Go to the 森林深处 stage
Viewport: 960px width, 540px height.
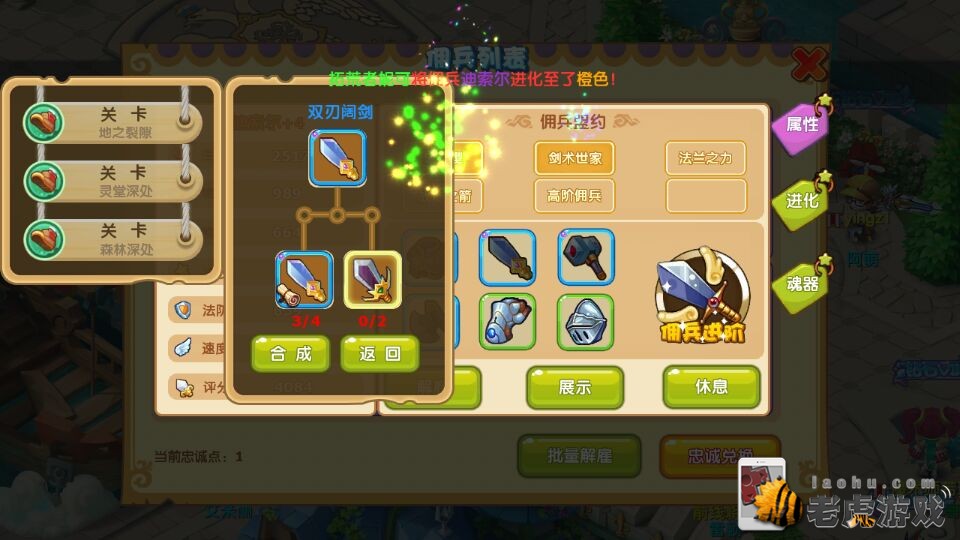tap(112, 240)
